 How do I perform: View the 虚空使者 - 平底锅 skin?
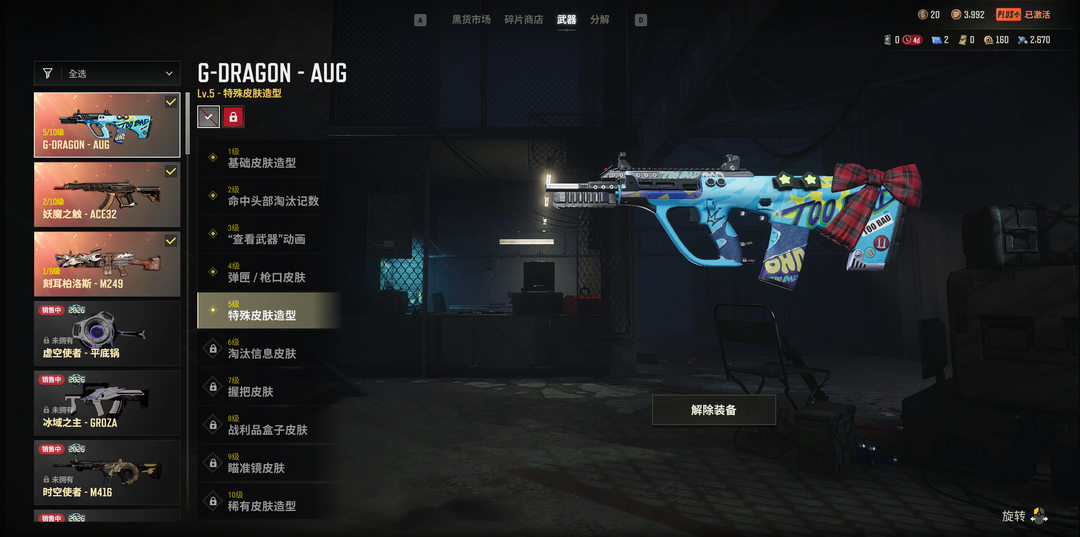pos(107,333)
